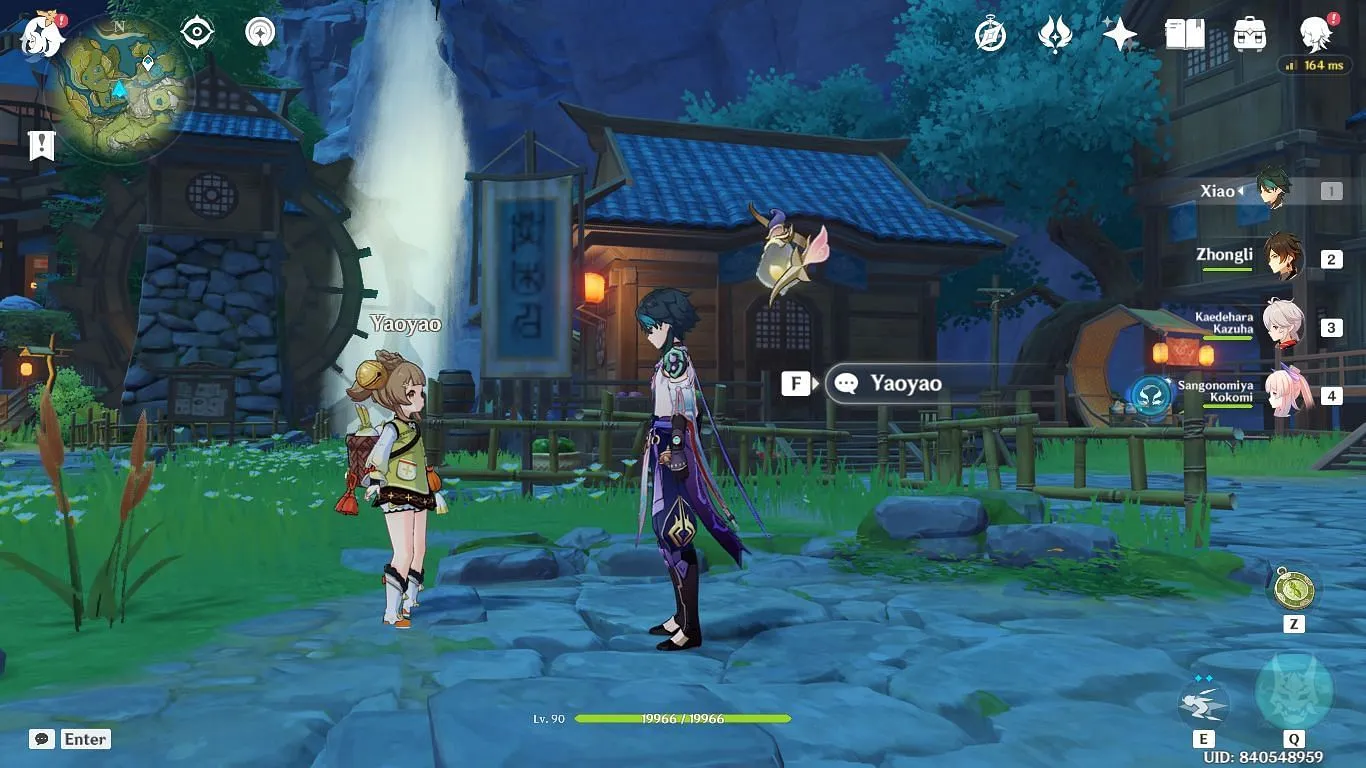This screenshot has width=1366, height=768.
Task: Use the green gadget item icon
Action: click(x=1293, y=588)
